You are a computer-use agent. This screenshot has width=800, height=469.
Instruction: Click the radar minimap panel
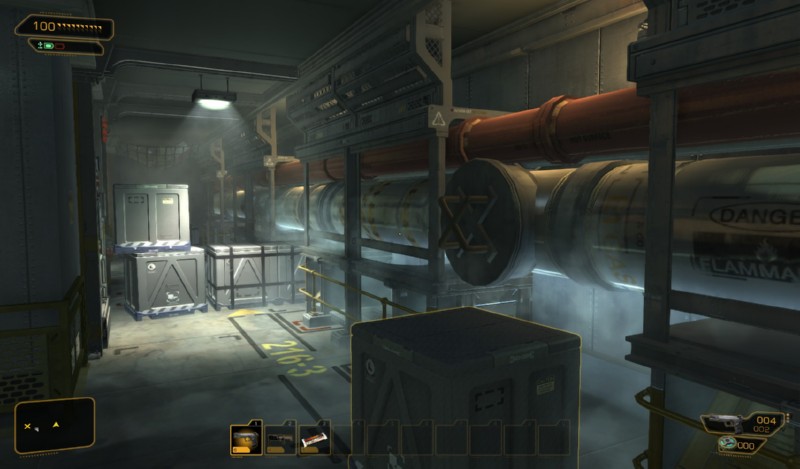tap(55, 425)
